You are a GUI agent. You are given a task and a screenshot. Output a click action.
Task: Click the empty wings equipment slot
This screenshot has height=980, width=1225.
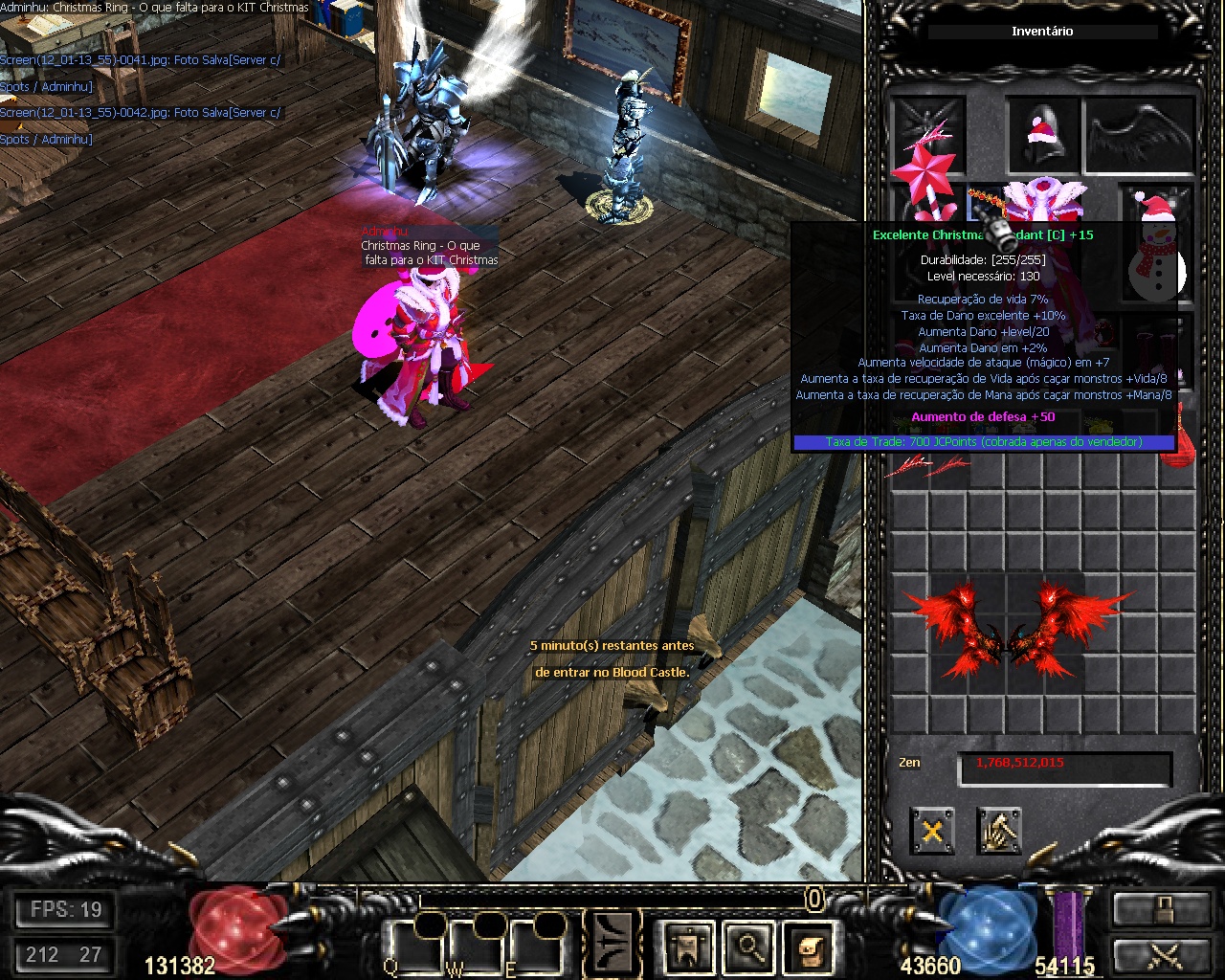tap(1139, 135)
